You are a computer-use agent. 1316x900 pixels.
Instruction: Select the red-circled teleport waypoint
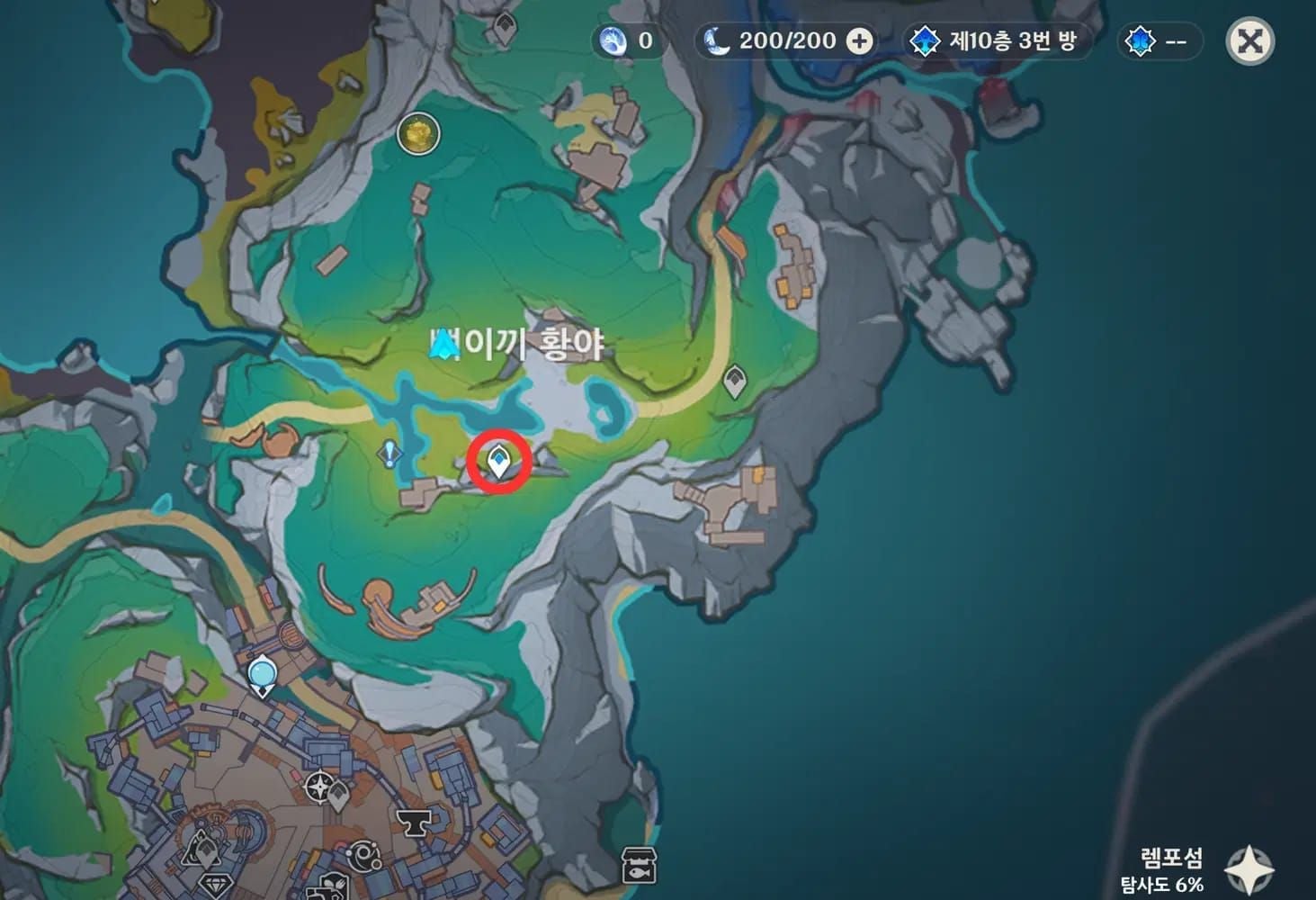(x=498, y=463)
